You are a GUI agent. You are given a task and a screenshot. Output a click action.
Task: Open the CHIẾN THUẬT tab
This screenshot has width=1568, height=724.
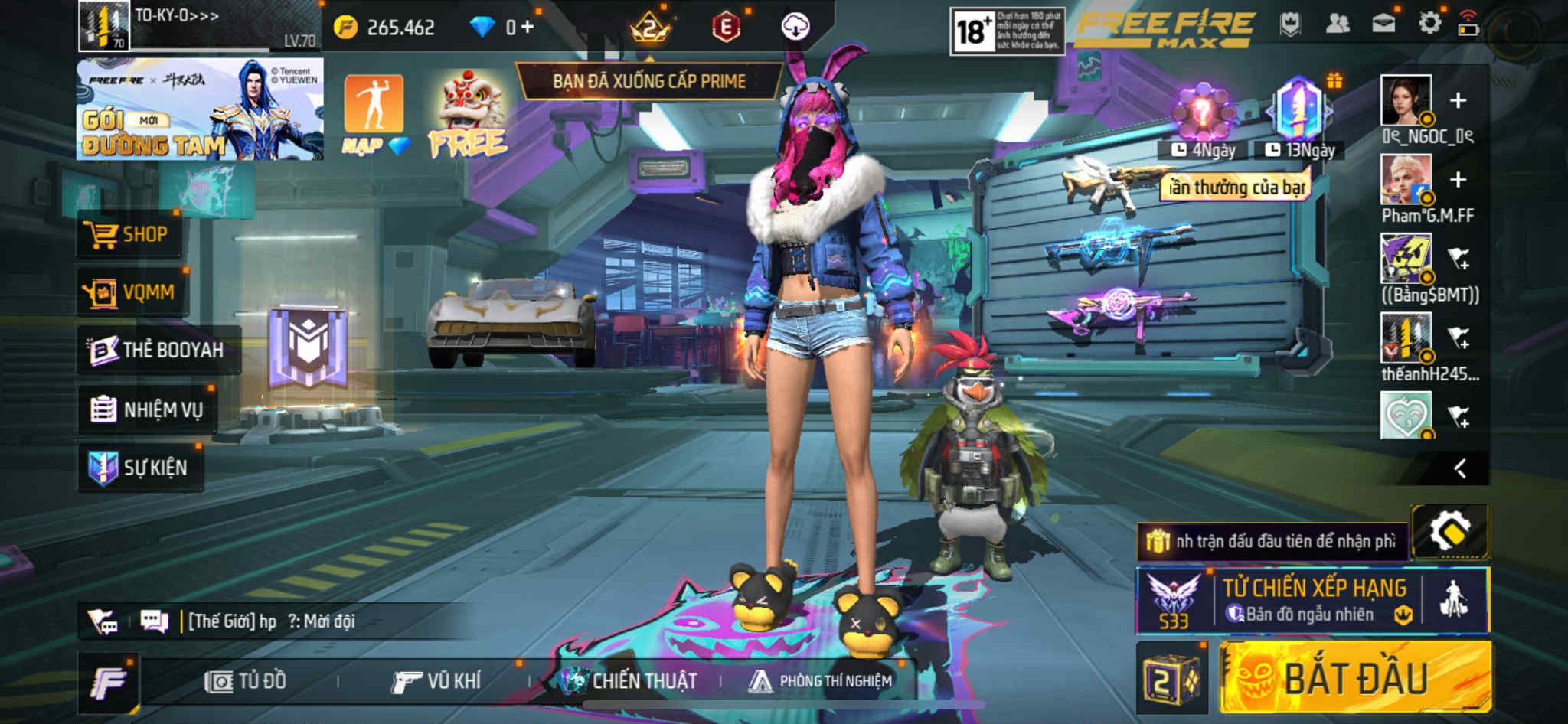tap(628, 681)
